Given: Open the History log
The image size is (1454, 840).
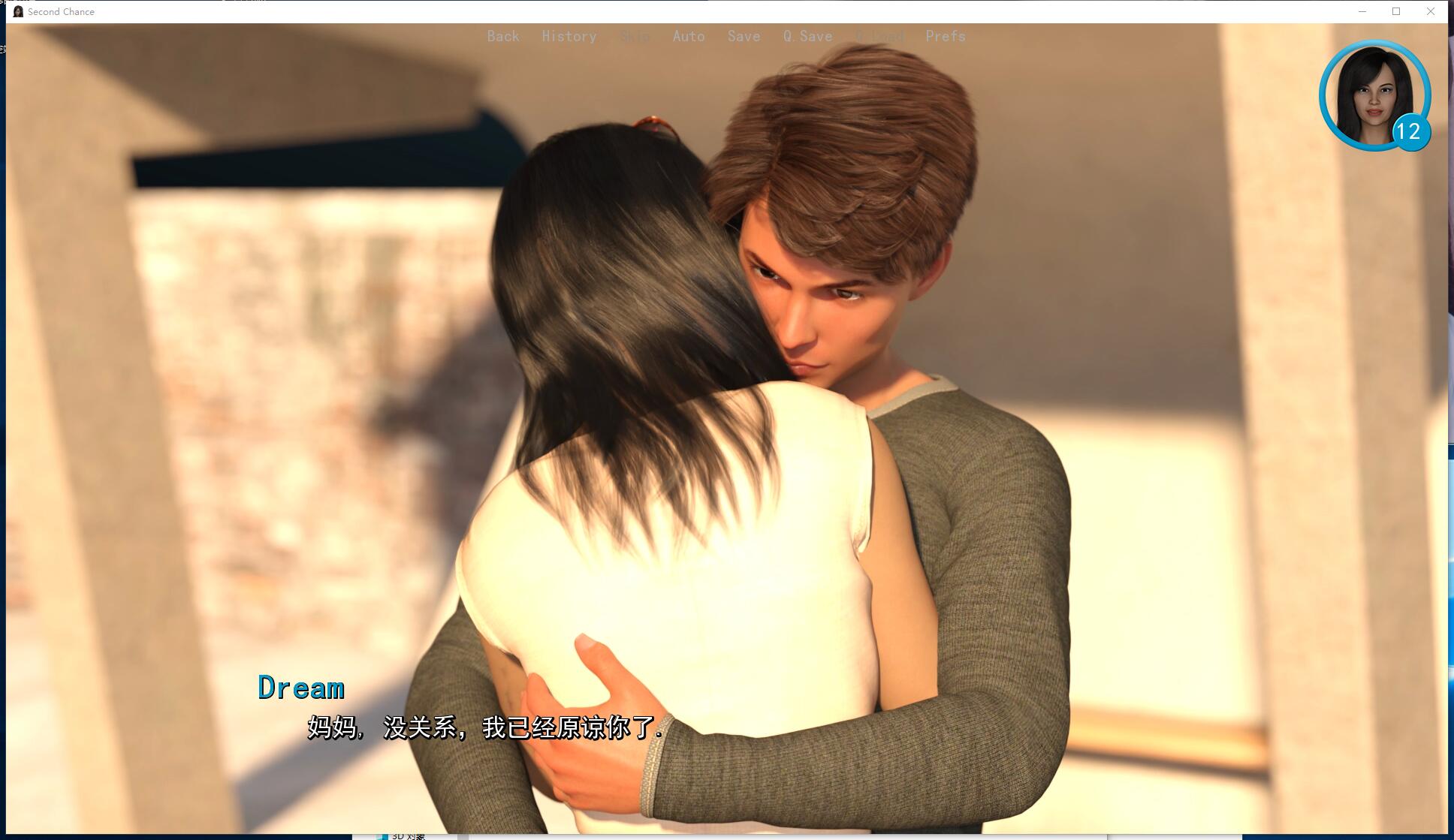Looking at the screenshot, I should [569, 36].
